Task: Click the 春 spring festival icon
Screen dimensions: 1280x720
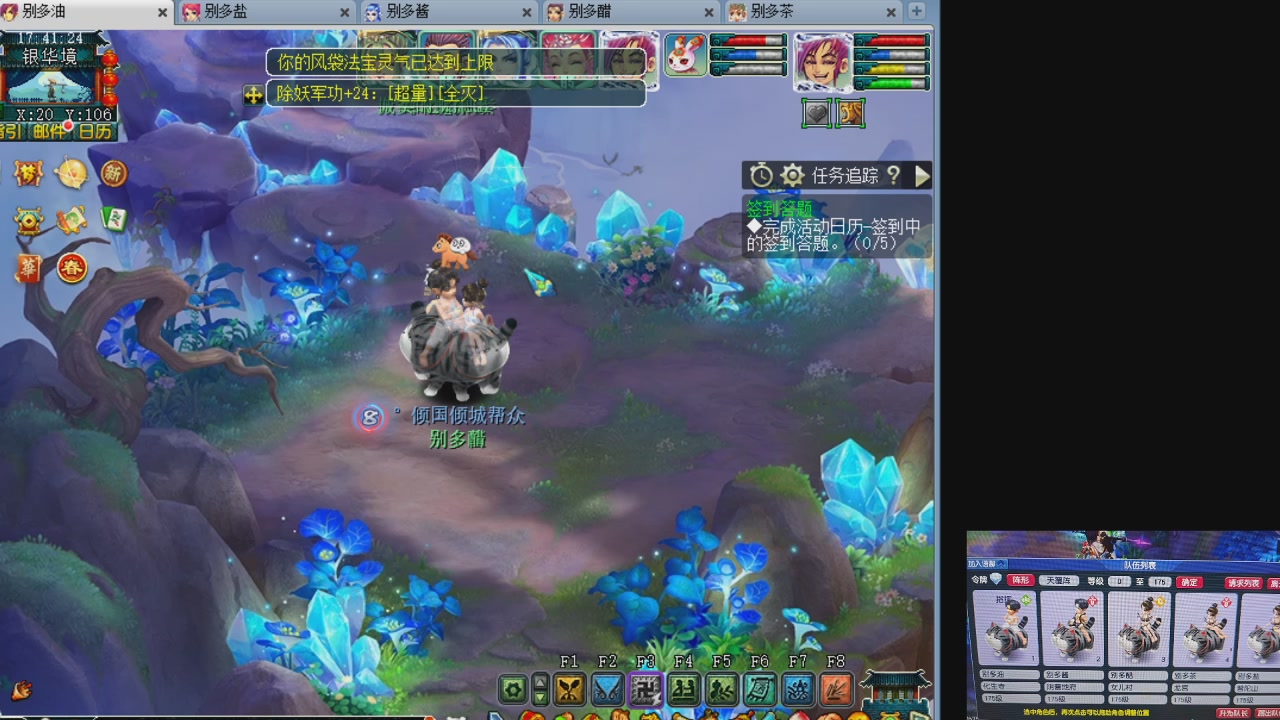Action: tap(72, 267)
